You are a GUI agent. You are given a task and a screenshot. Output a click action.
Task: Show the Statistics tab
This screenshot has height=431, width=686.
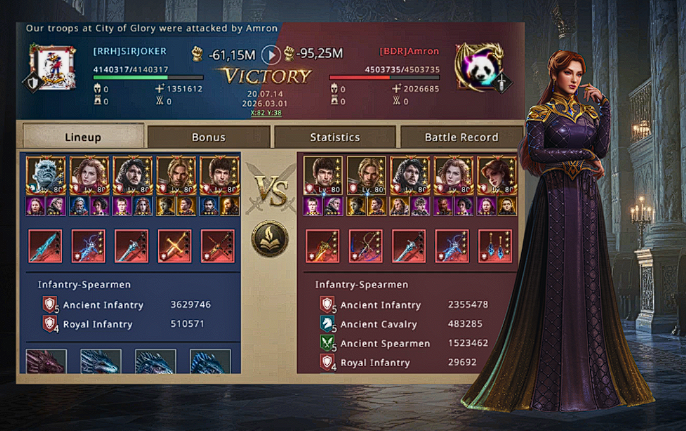[x=334, y=136]
